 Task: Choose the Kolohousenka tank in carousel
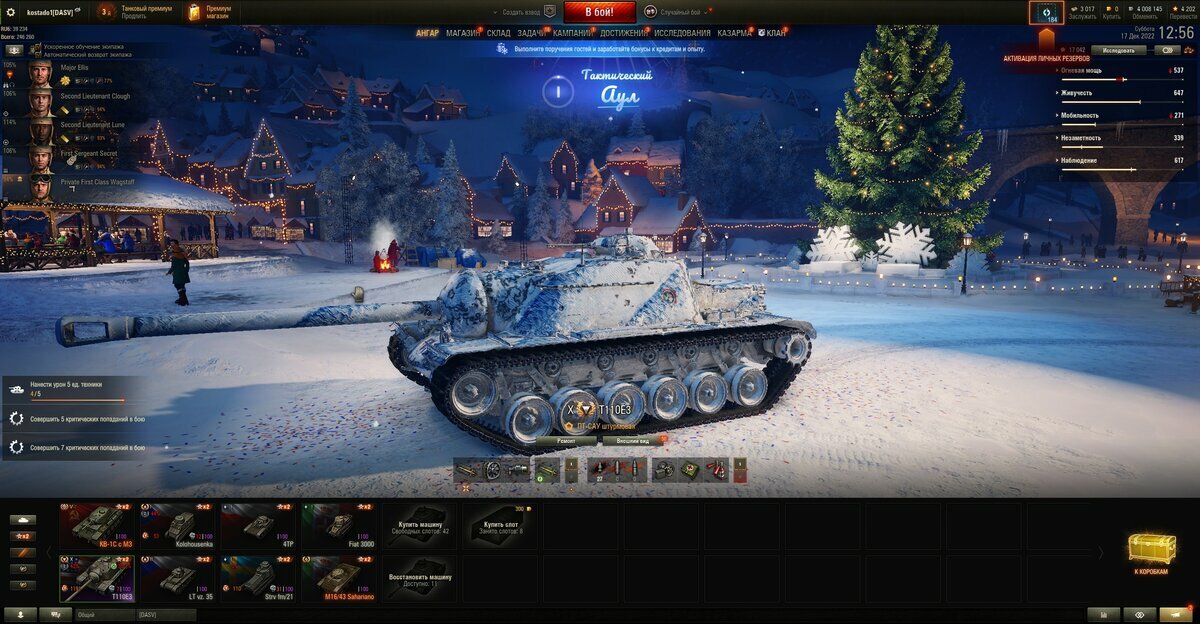177,525
